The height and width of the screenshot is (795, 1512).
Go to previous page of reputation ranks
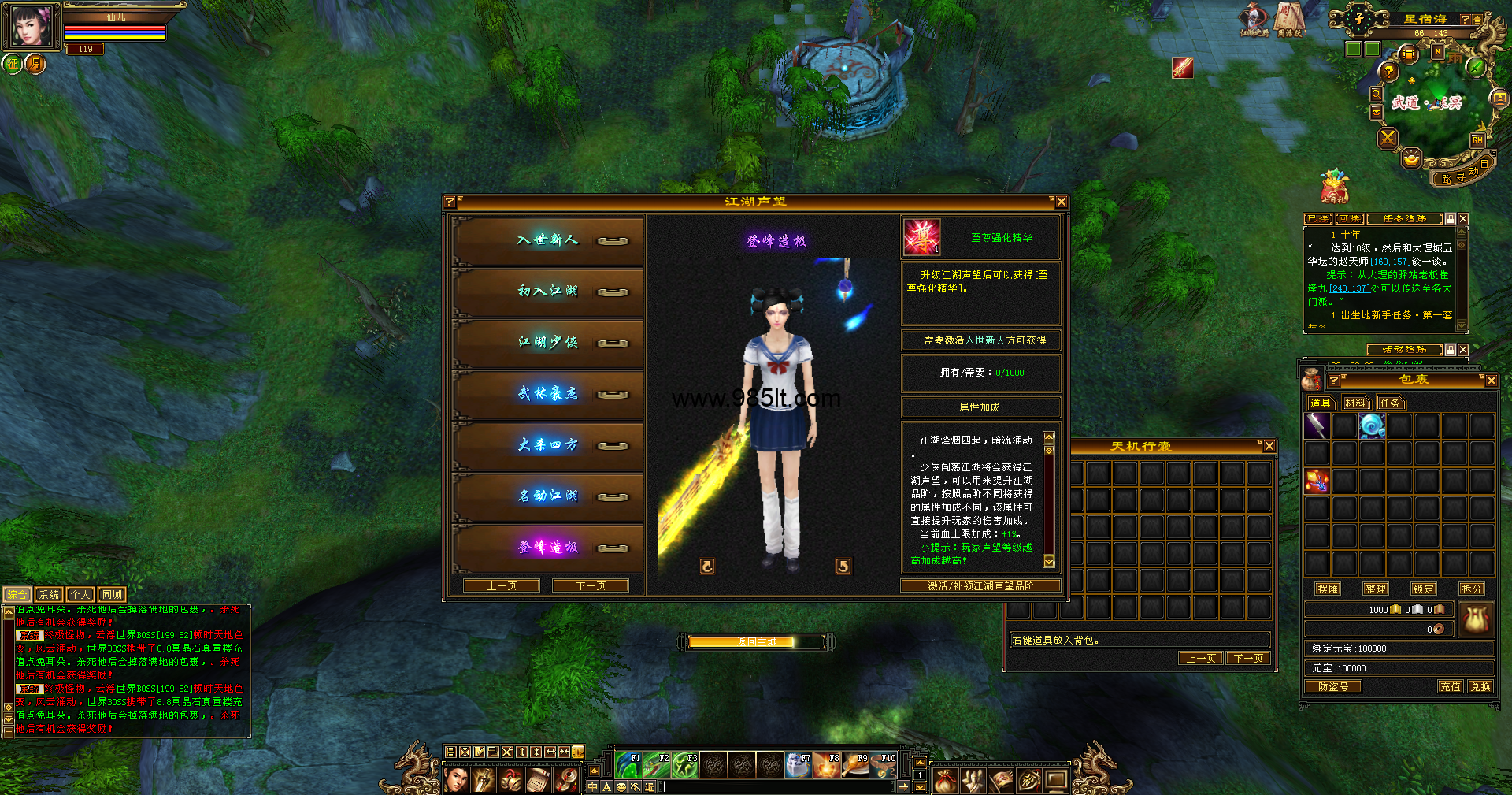(x=502, y=585)
